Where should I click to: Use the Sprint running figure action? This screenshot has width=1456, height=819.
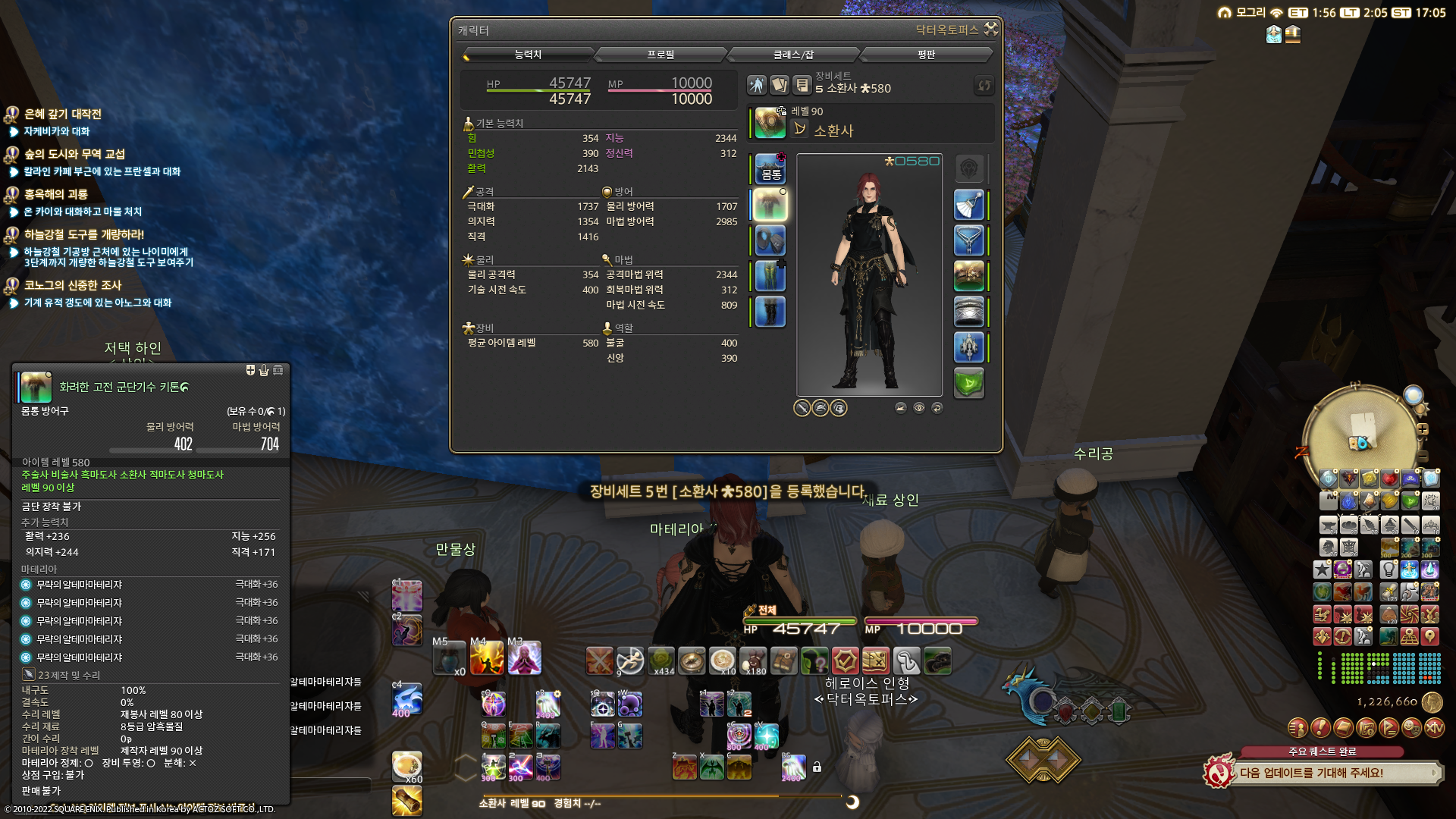coord(630,661)
